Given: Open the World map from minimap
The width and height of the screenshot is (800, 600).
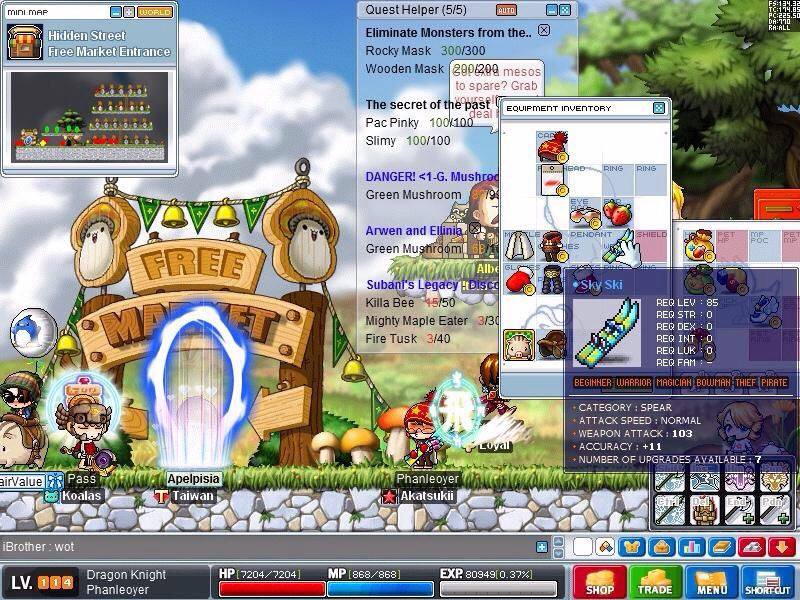Looking at the screenshot, I should pos(154,12).
